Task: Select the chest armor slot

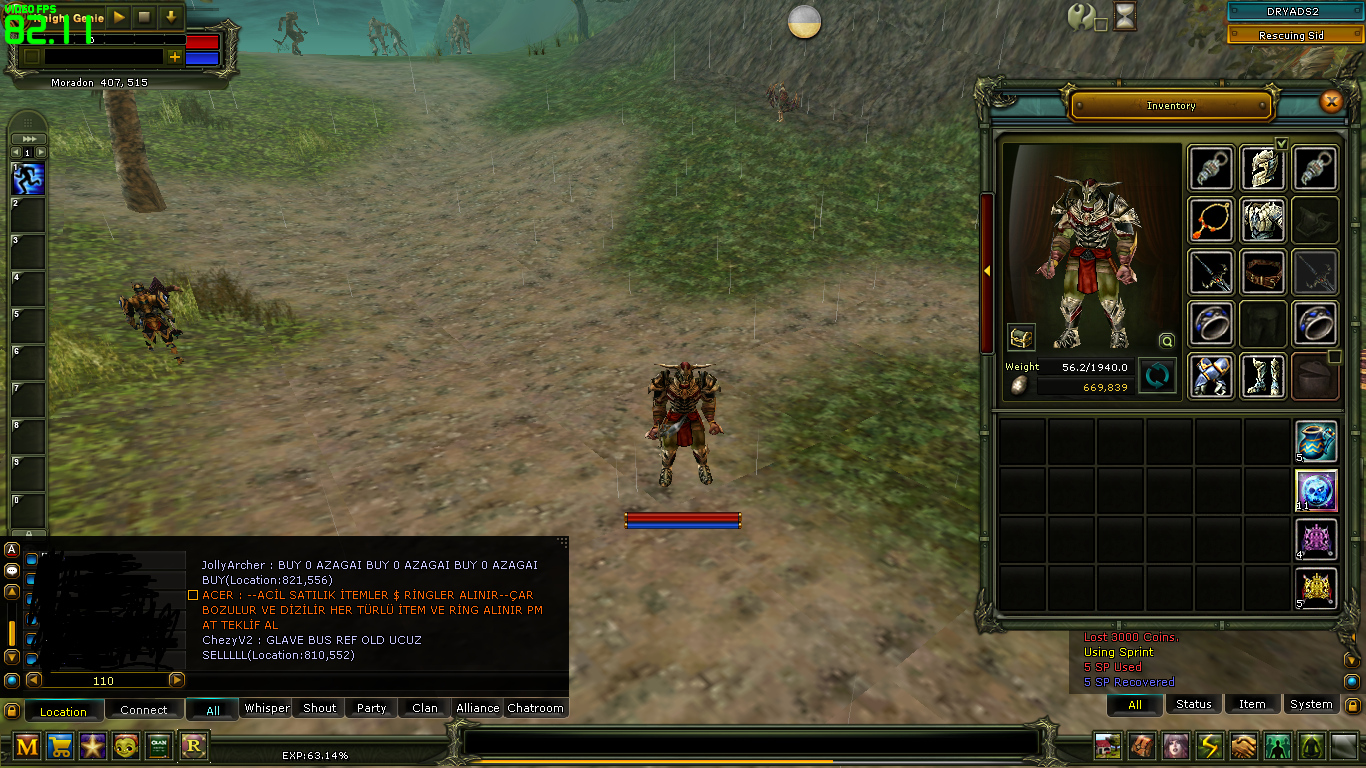Action: [x=1263, y=220]
